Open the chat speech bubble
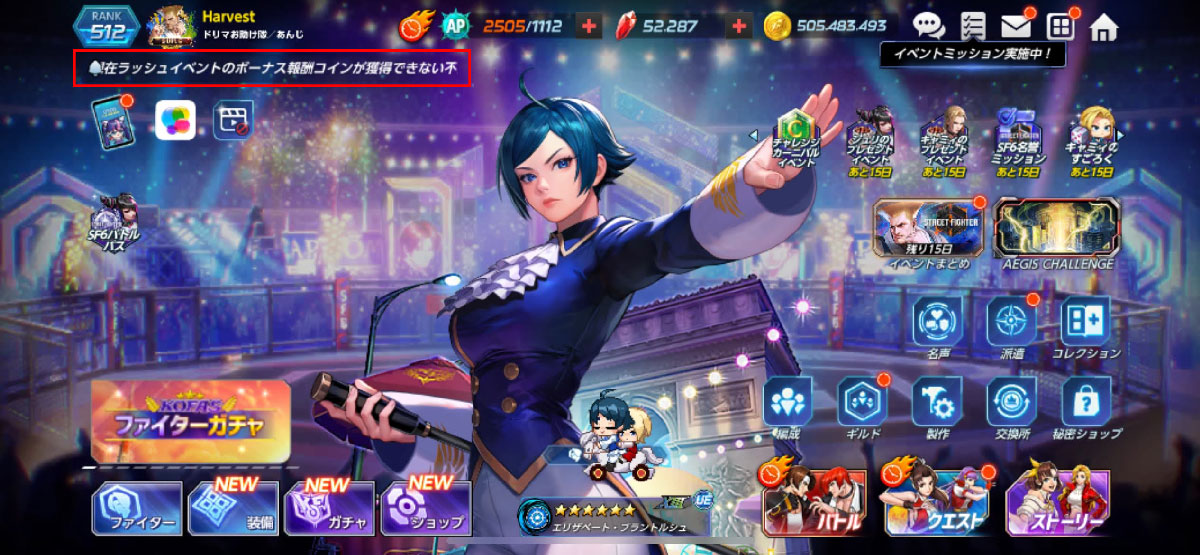The height and width of the screenshot is (555, 1200). click(x=929, y=26)
